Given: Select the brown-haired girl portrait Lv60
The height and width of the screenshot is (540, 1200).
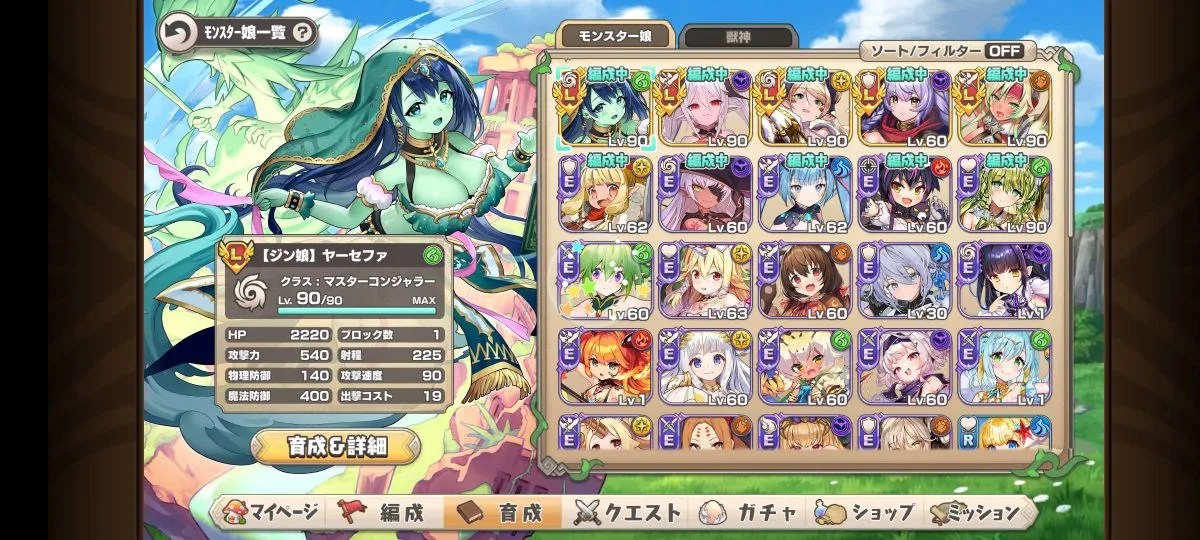Looking at the screenshot, I should (805, 281).
